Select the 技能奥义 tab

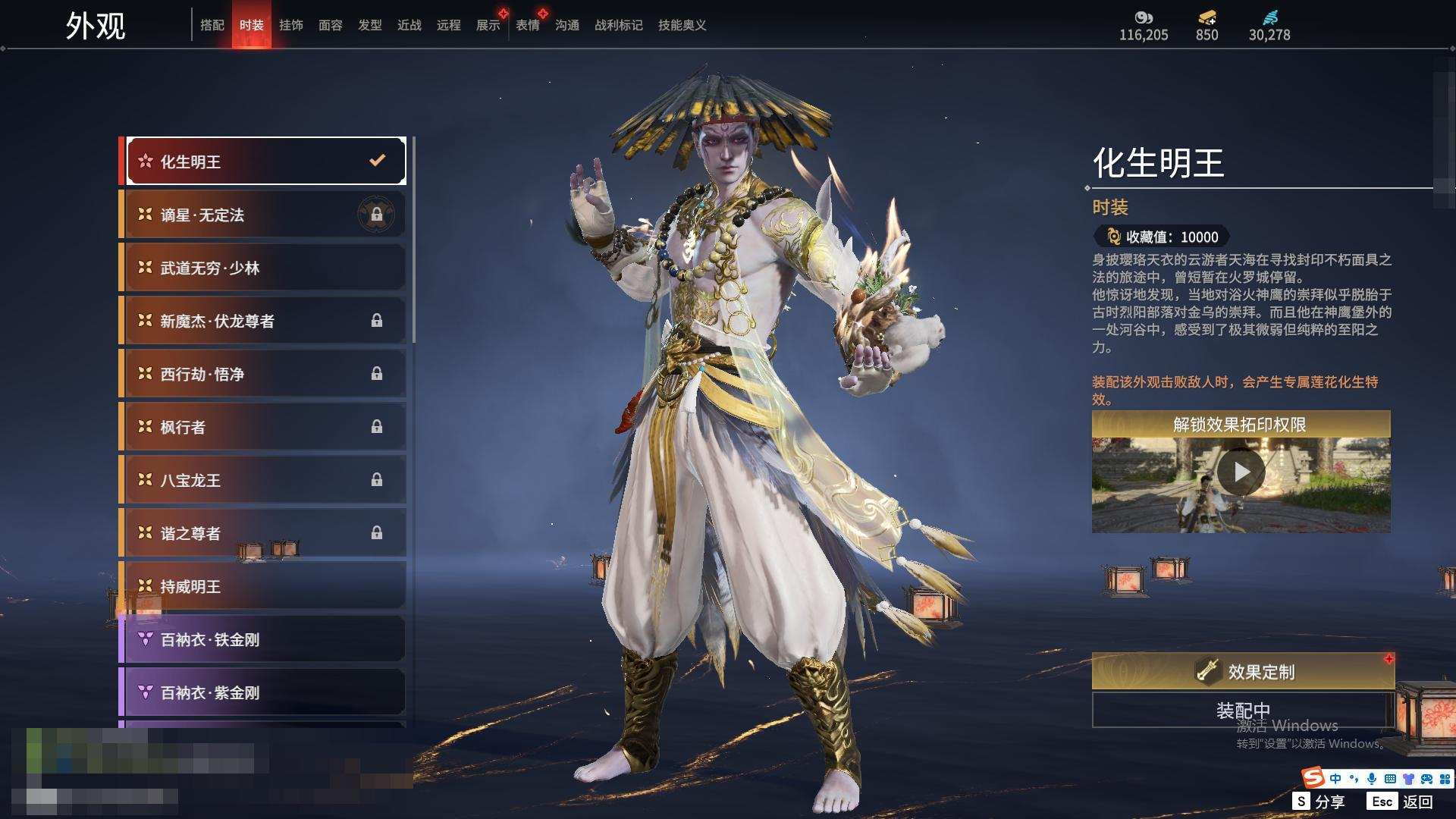click(682, 25)
